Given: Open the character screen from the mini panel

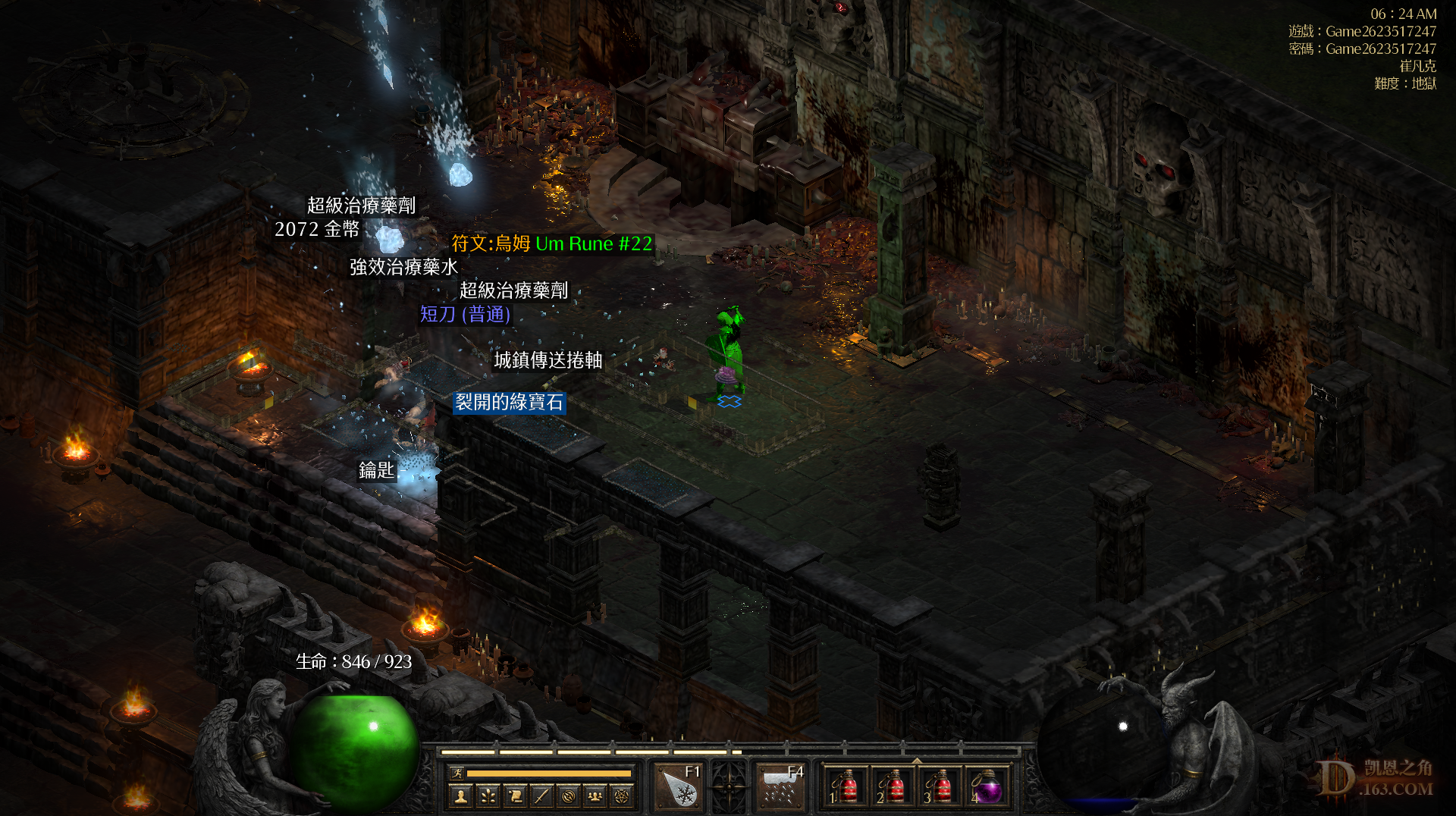Looking at the screenshot, I should click(x=460, y=796).
